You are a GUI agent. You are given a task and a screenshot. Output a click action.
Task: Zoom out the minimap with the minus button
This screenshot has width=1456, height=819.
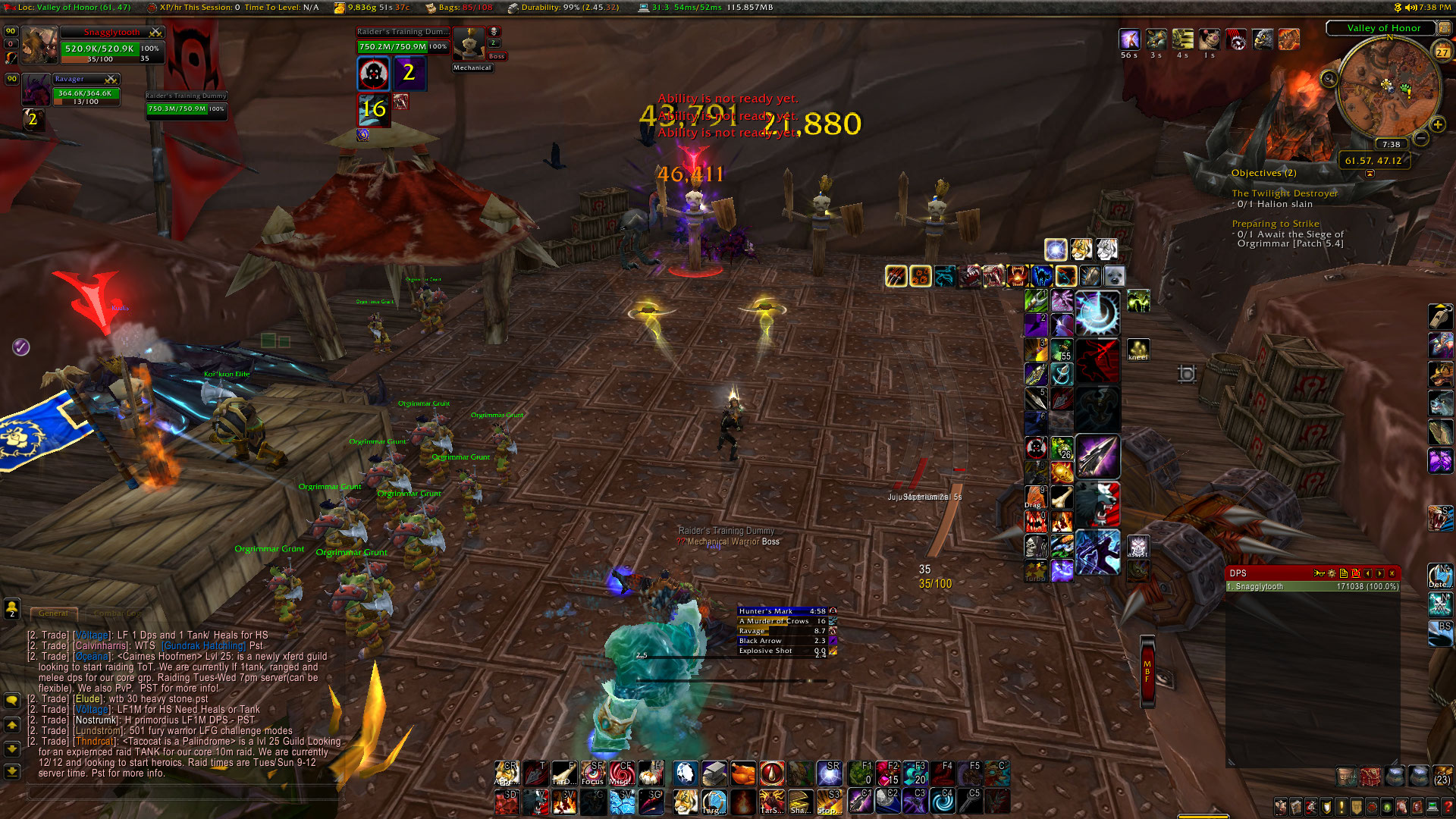1421,138
